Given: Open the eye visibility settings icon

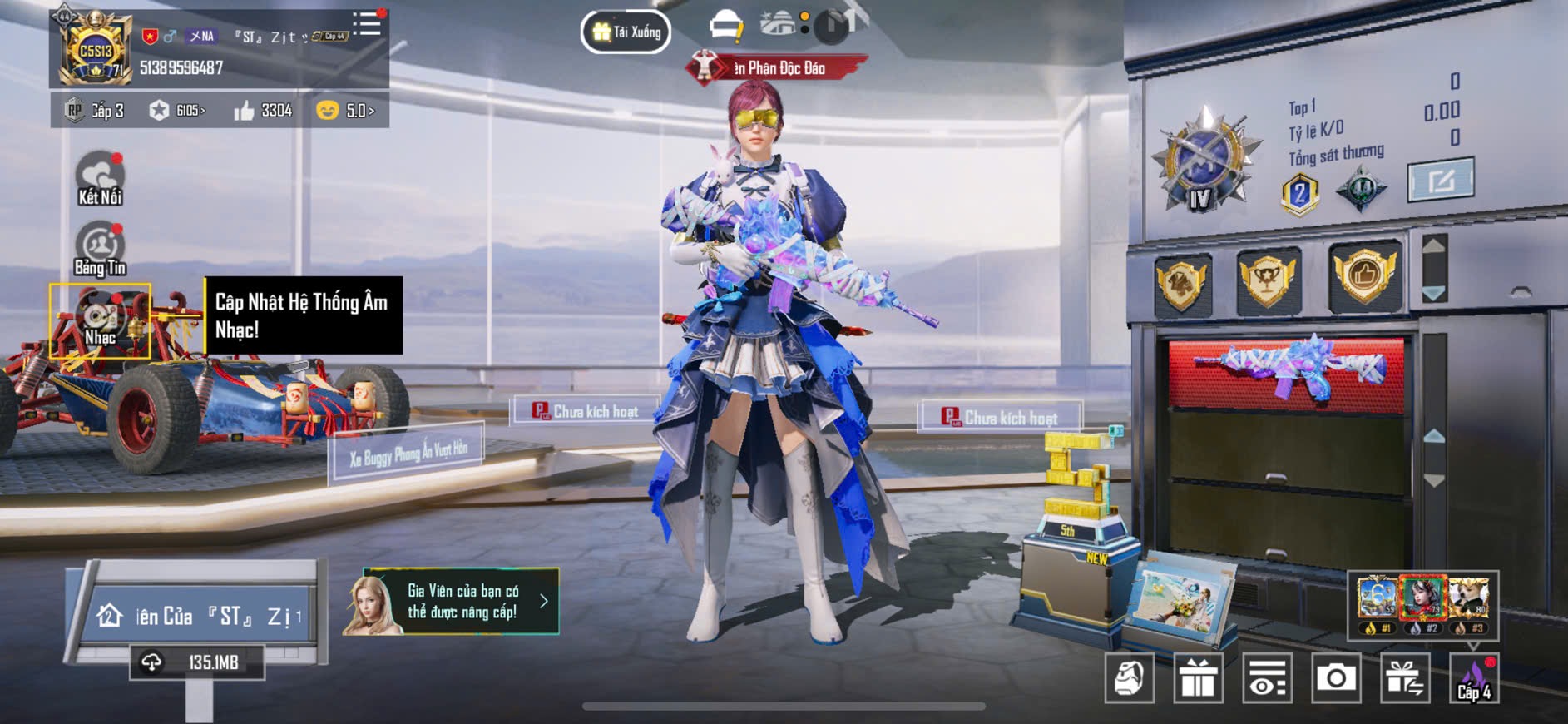Looking at the screenshot, I should coord(1267,678).
